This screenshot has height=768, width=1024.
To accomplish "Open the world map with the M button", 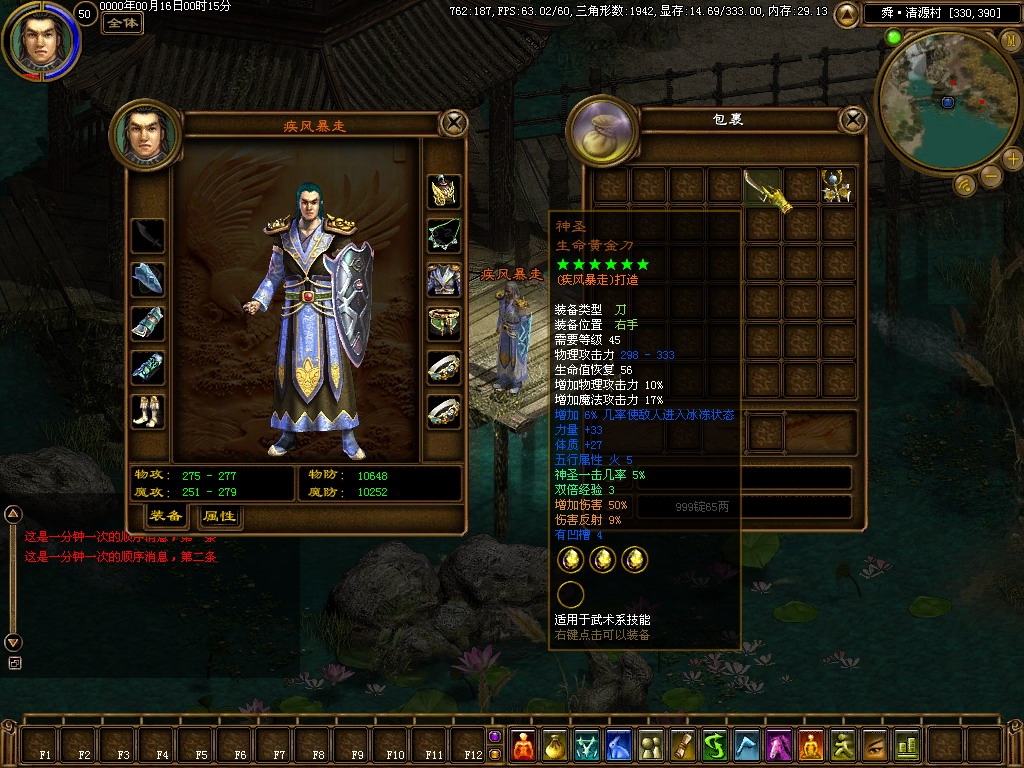I will tap(1010, 40).
